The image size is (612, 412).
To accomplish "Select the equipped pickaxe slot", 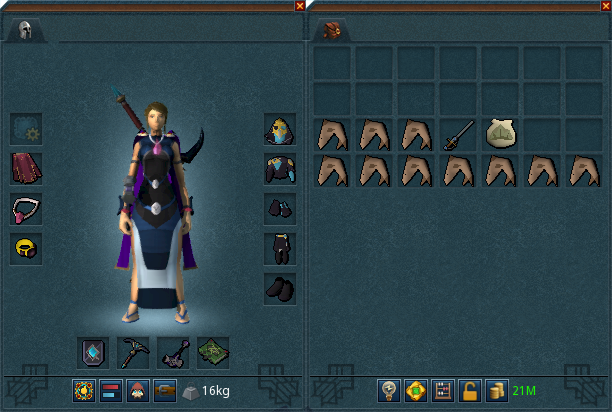I will [133, 352].
